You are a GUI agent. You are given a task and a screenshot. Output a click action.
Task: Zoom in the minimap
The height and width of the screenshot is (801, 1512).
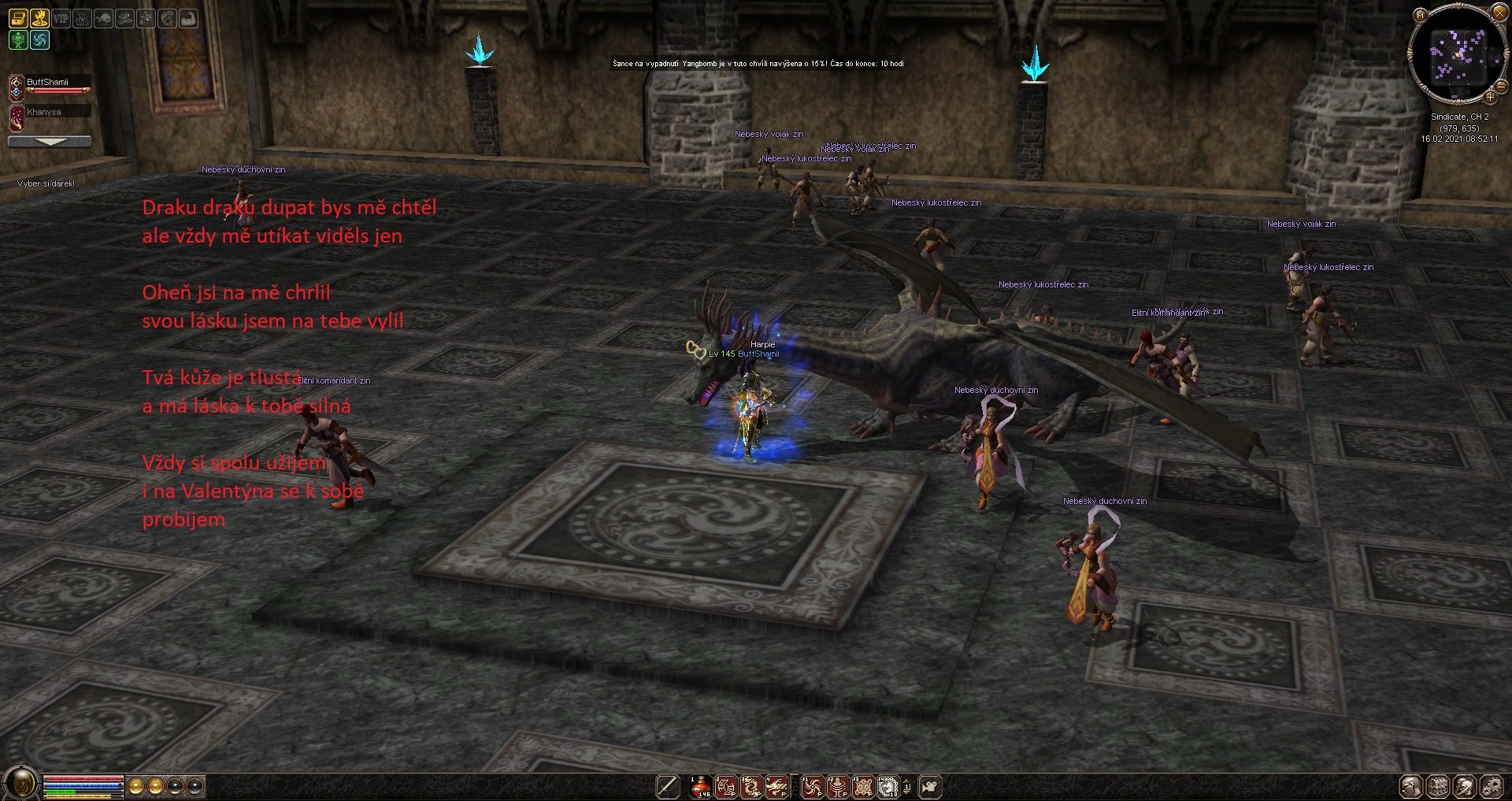click(x=1490, y=97)
